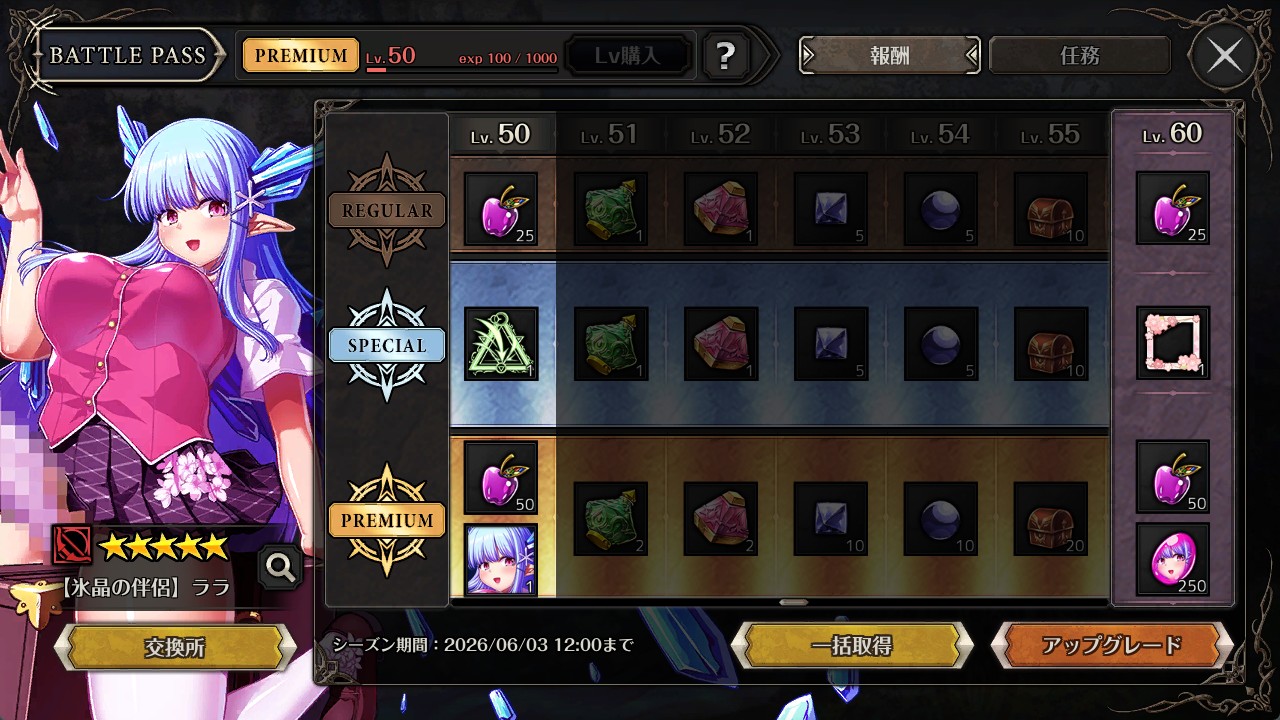Open the 交換所 exchange shop
The height and width of the screenshot is (720, 1280).
[175, 647]
